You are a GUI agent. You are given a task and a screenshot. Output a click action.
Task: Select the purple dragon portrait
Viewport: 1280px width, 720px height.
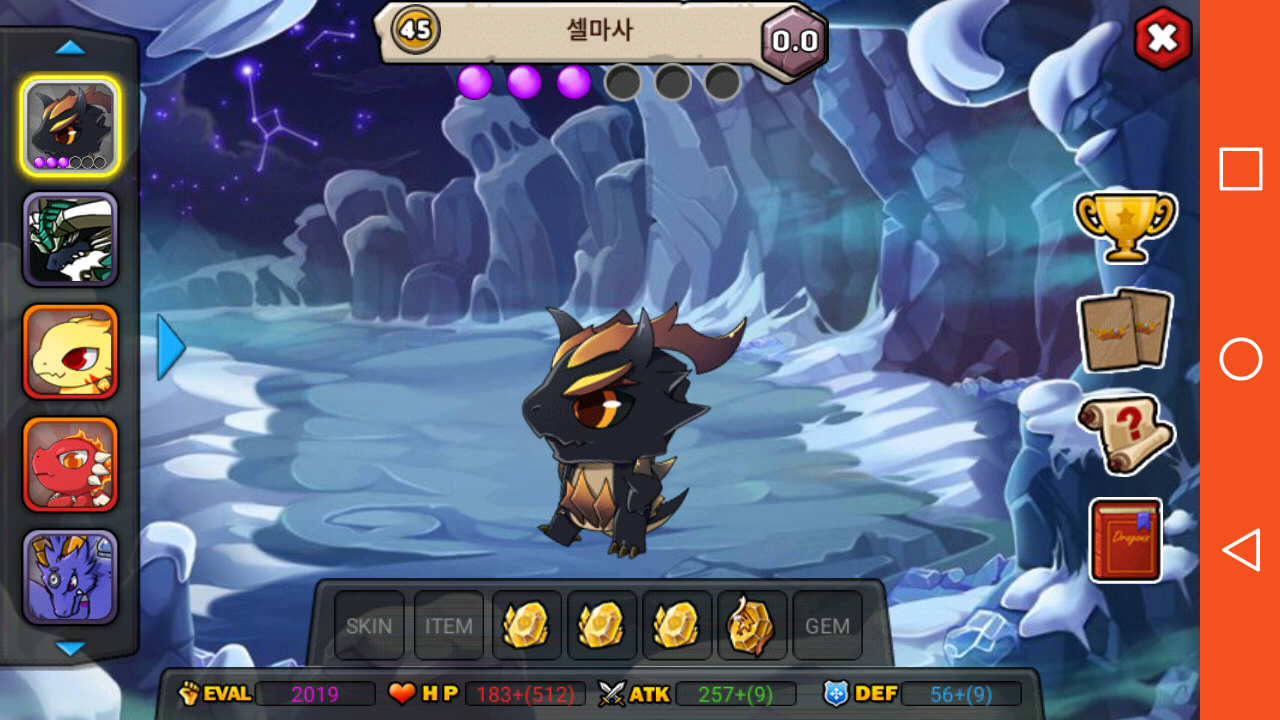coord(70,576)
